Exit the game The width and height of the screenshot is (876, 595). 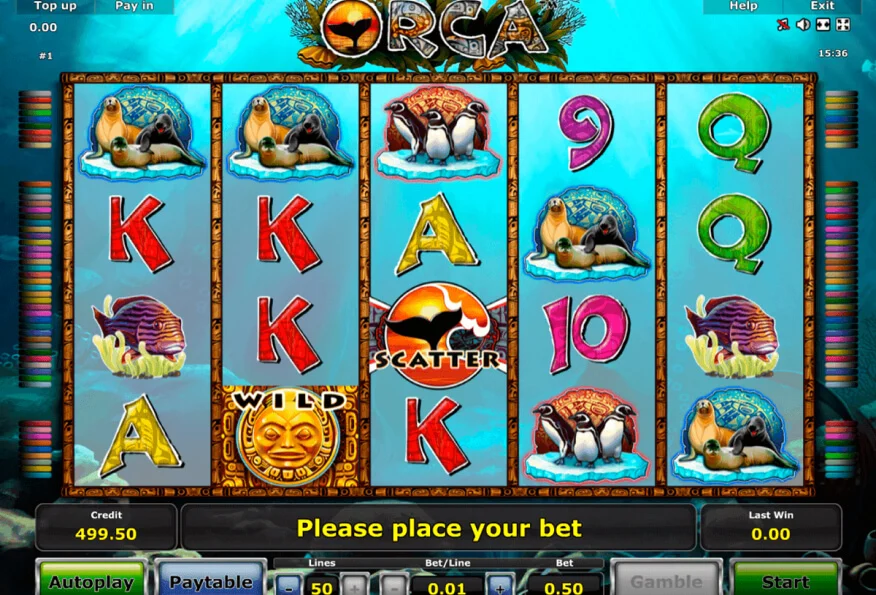pos(822,6)
